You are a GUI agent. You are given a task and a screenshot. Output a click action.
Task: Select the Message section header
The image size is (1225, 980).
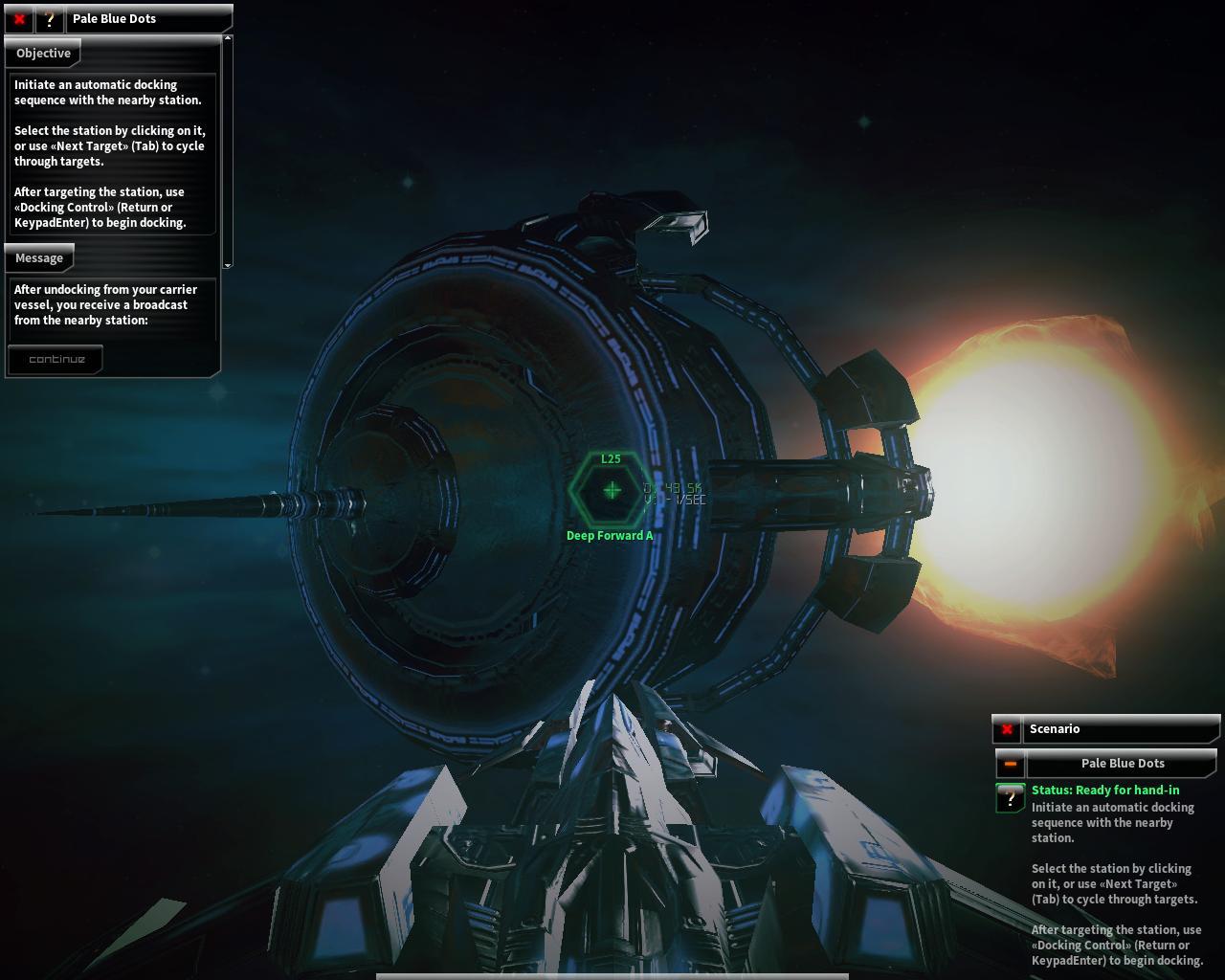click(x=39, y=258)
